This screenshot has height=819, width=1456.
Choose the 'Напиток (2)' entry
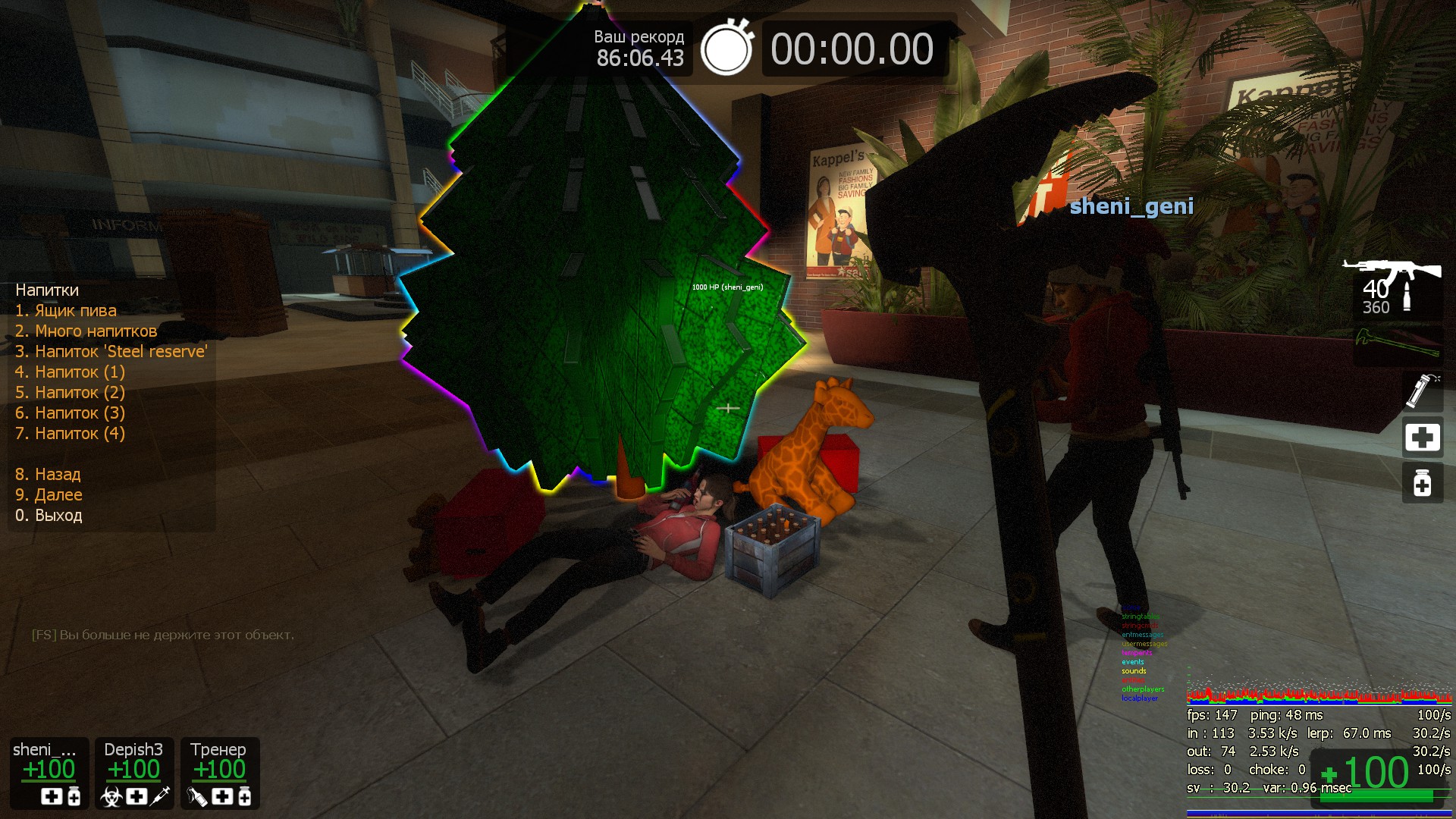pyautogui.click(x=70, y=393)
